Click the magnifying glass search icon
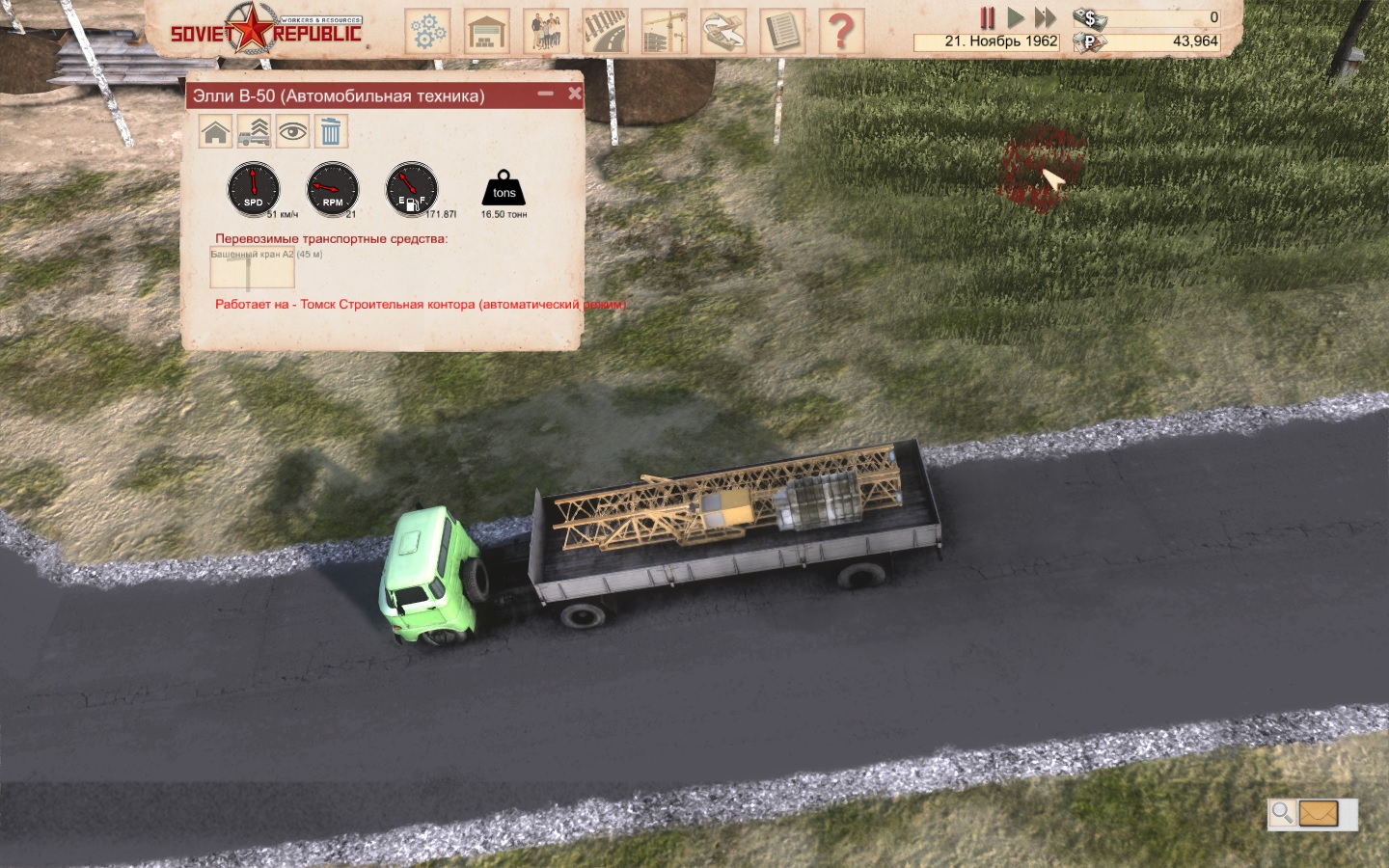This screenshot has height=868, width=1389. coord(1282,813)
